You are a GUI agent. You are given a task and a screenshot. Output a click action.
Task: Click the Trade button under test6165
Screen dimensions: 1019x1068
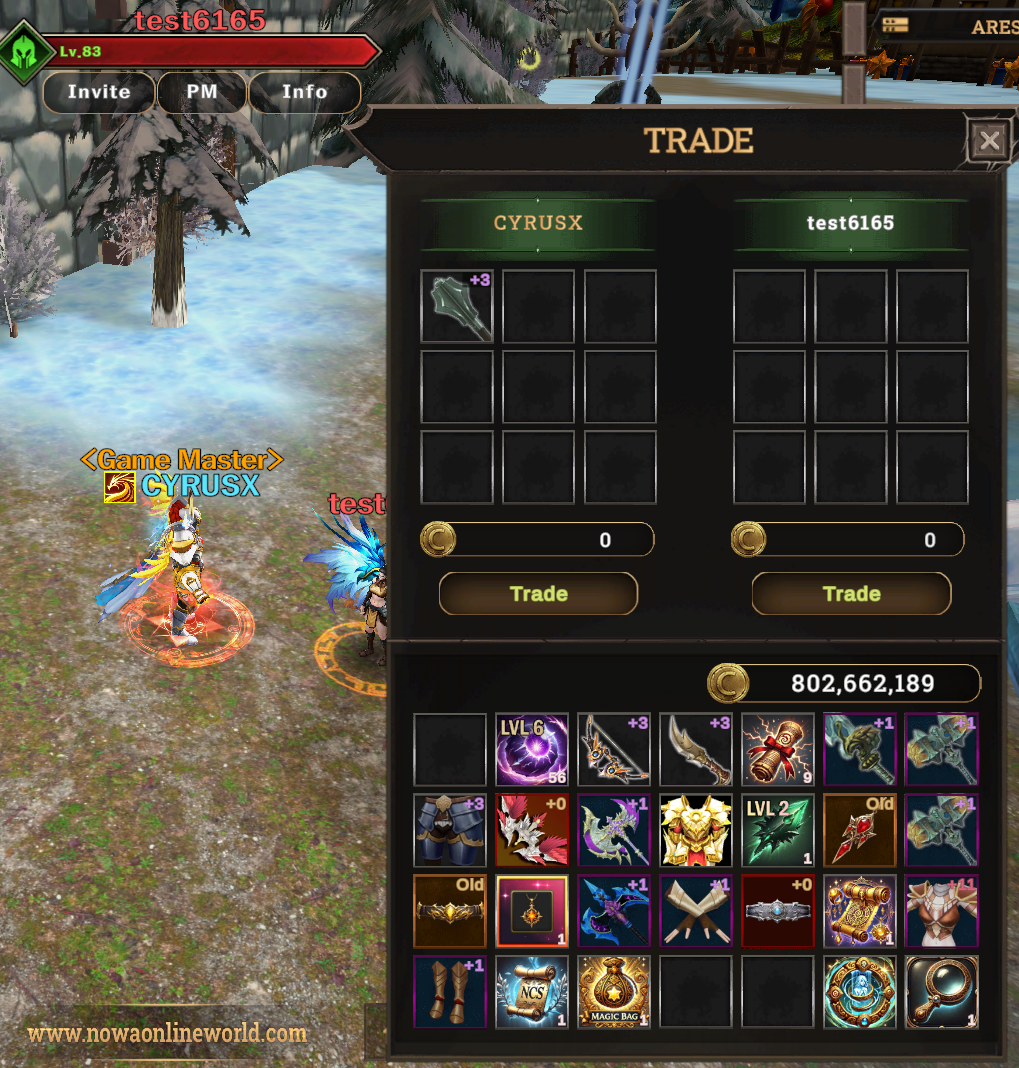pos(851,594)
